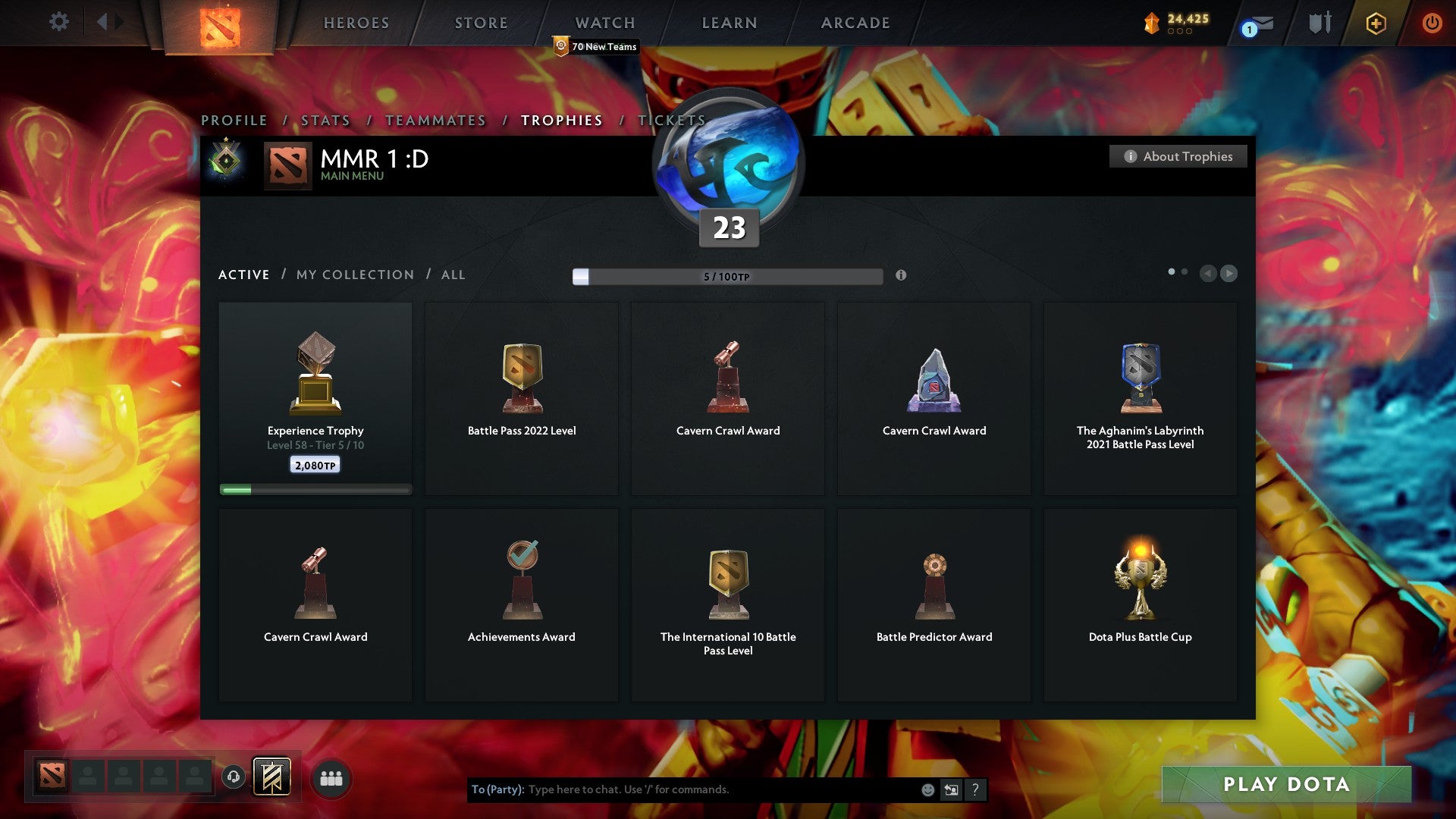This screenshot has height=819, width=1456.
Task: Open chat help via the question mark icon
Action: coord(975,789)
